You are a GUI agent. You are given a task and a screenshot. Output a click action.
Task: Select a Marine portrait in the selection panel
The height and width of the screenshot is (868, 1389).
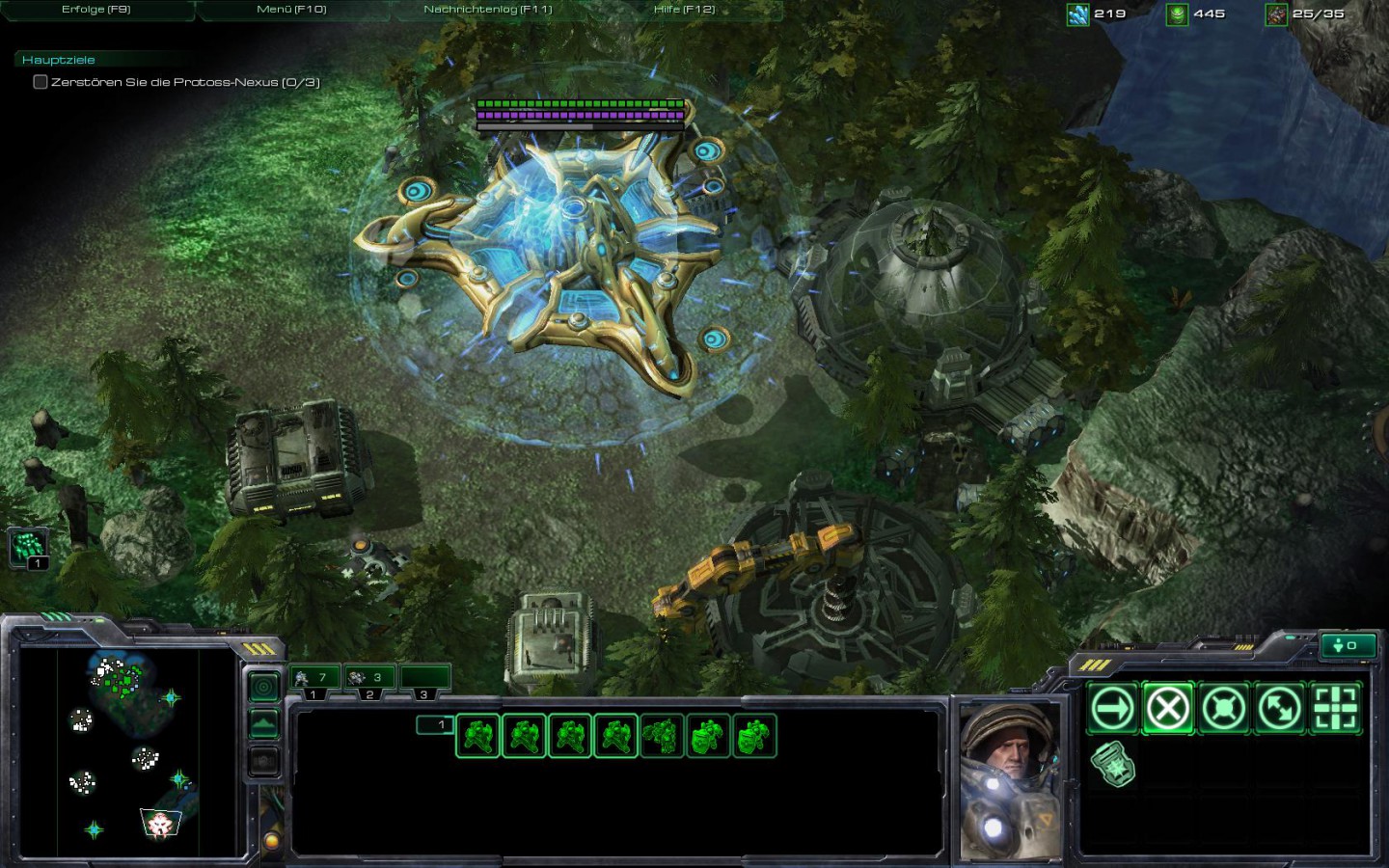(477, 734)
